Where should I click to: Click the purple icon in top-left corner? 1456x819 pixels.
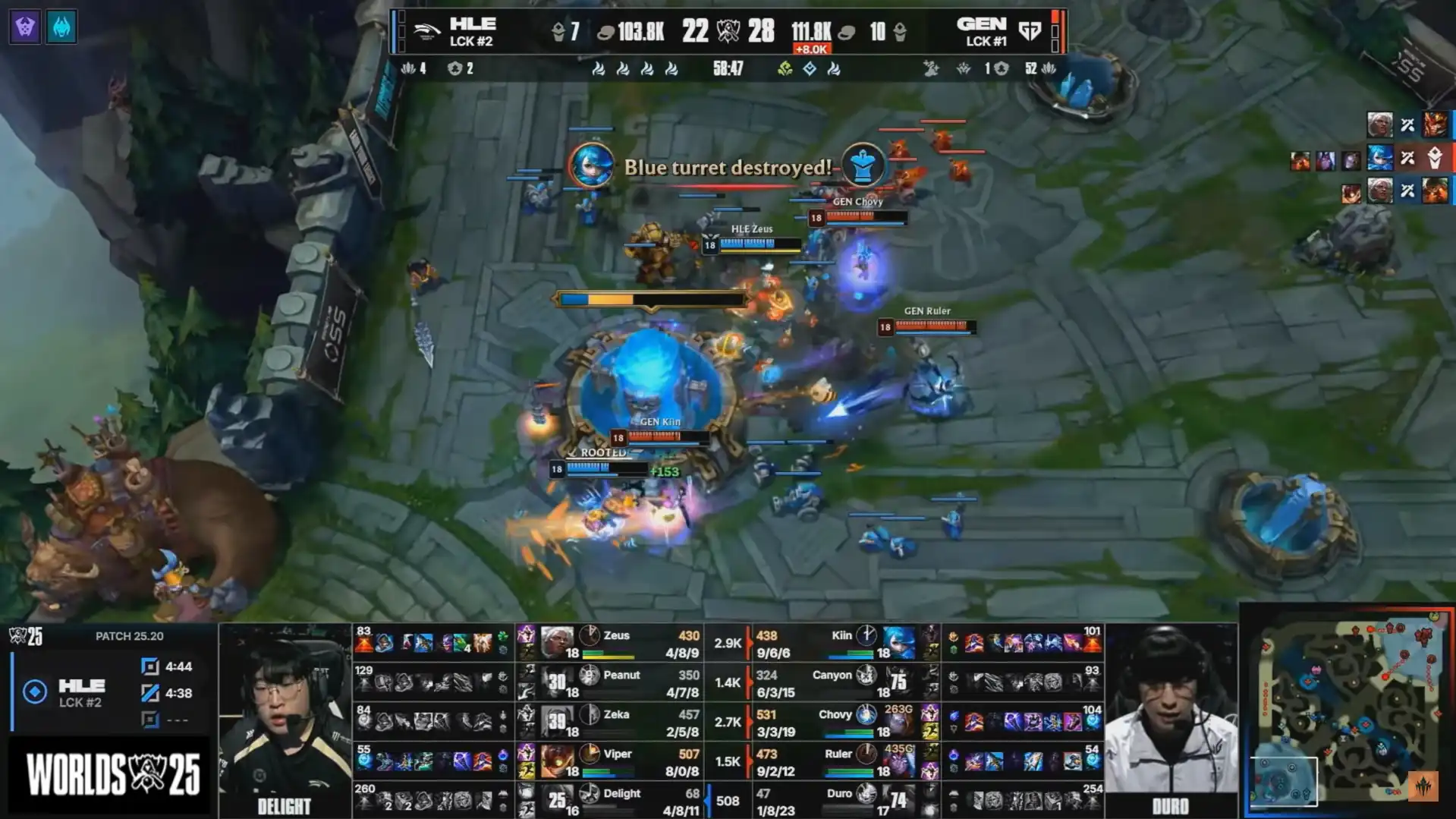25,27
